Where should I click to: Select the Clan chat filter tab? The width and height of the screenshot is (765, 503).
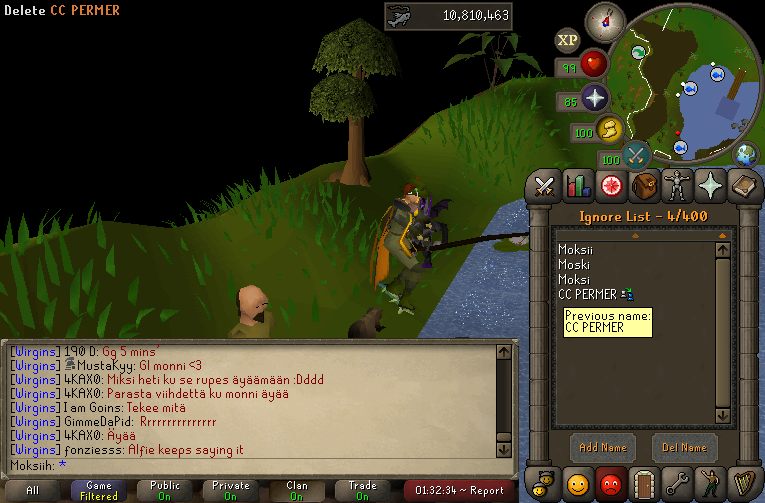pyautogui.click(x=297, y=490)
